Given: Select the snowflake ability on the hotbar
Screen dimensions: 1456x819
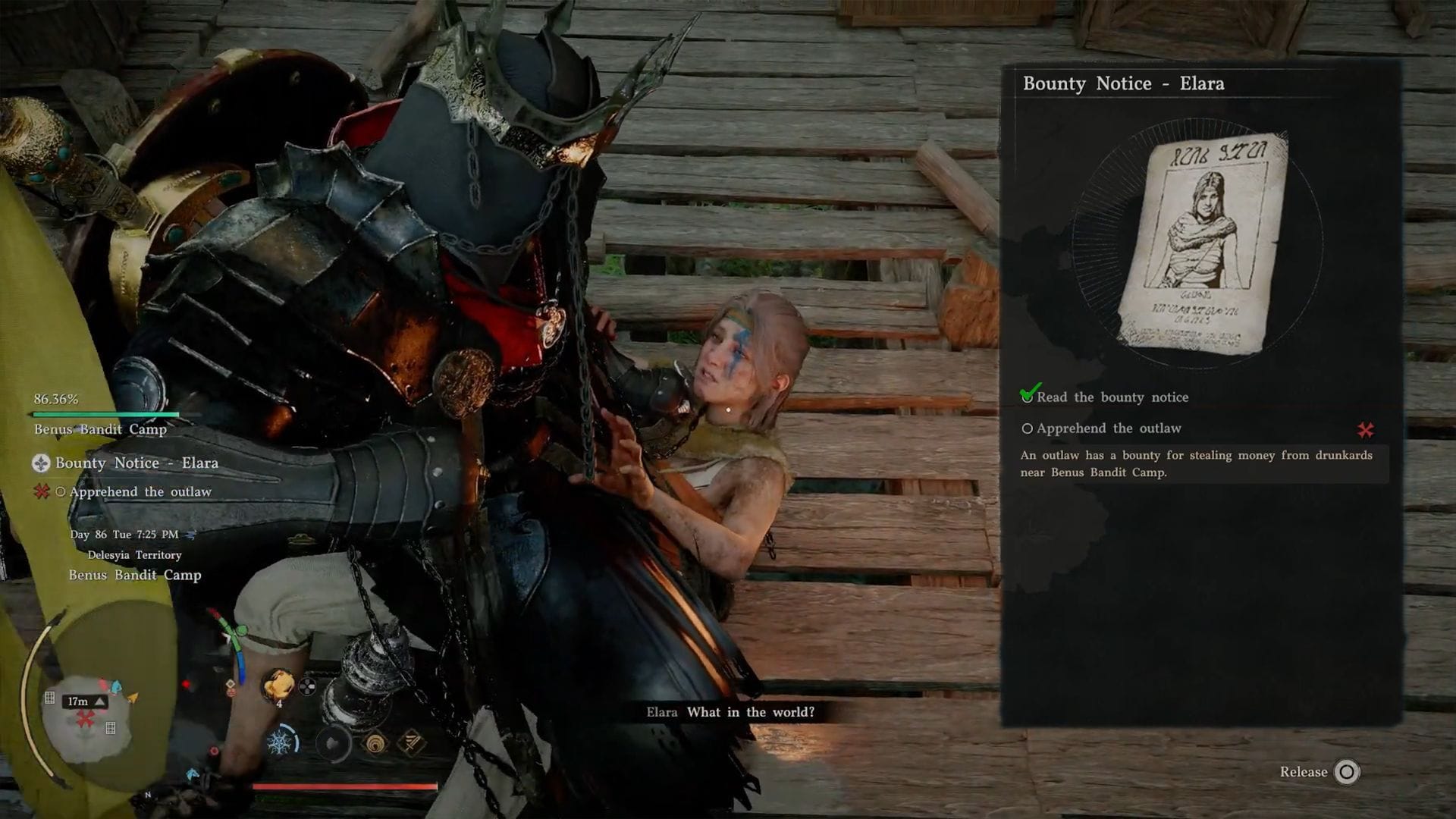Looking at the screenshot, I should 281,741.
